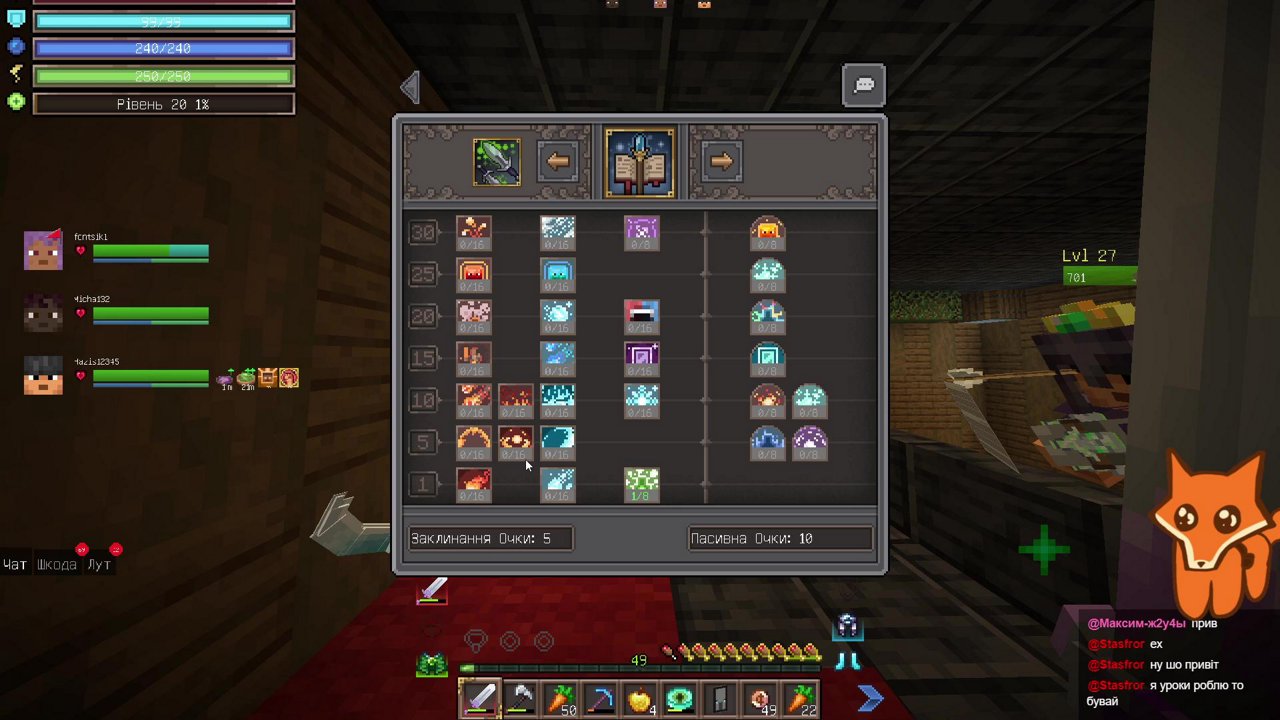Screen dimensions: 1280x720
Task: Click the back arrow beside the skill window
Action: point(410,87)
